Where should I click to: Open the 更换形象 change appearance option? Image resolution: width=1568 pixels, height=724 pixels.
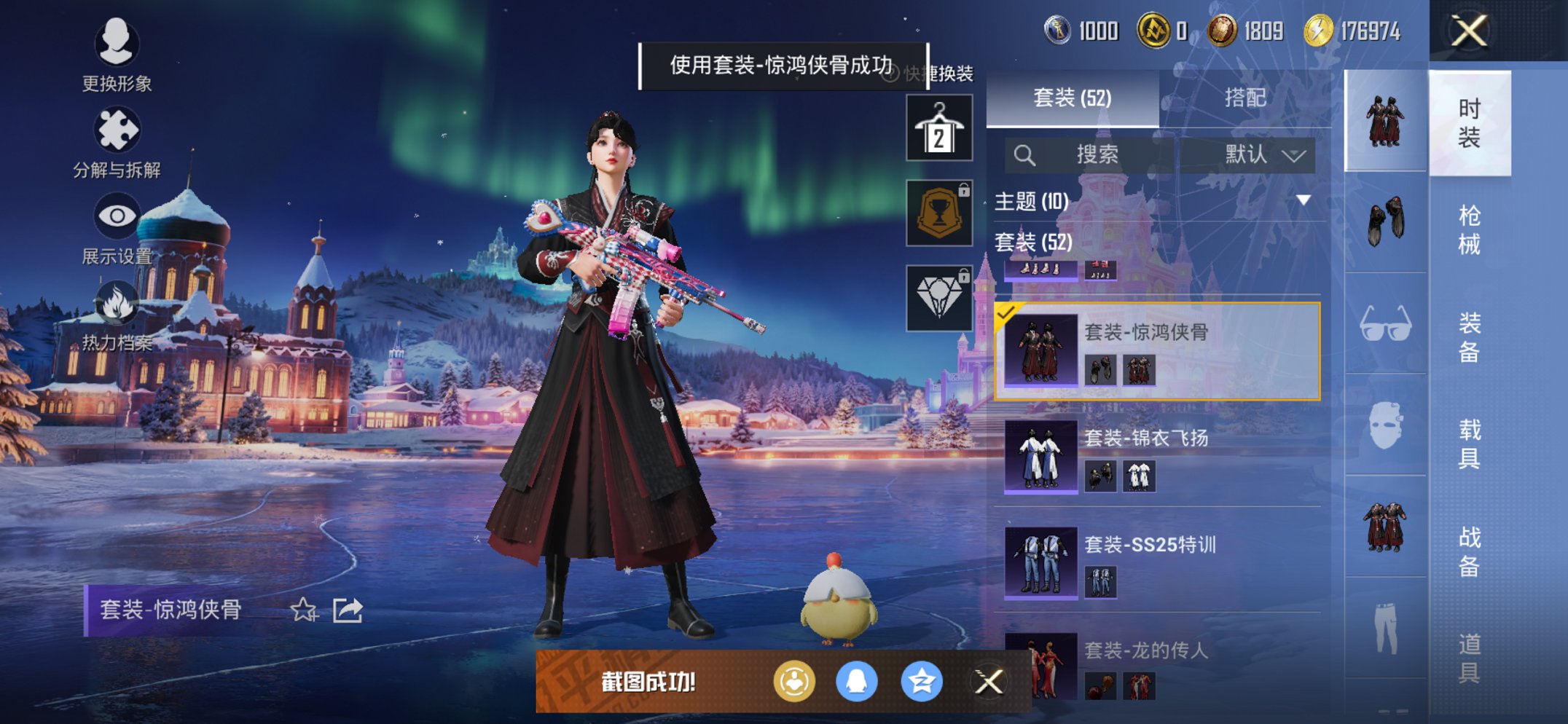pos(117,54)
